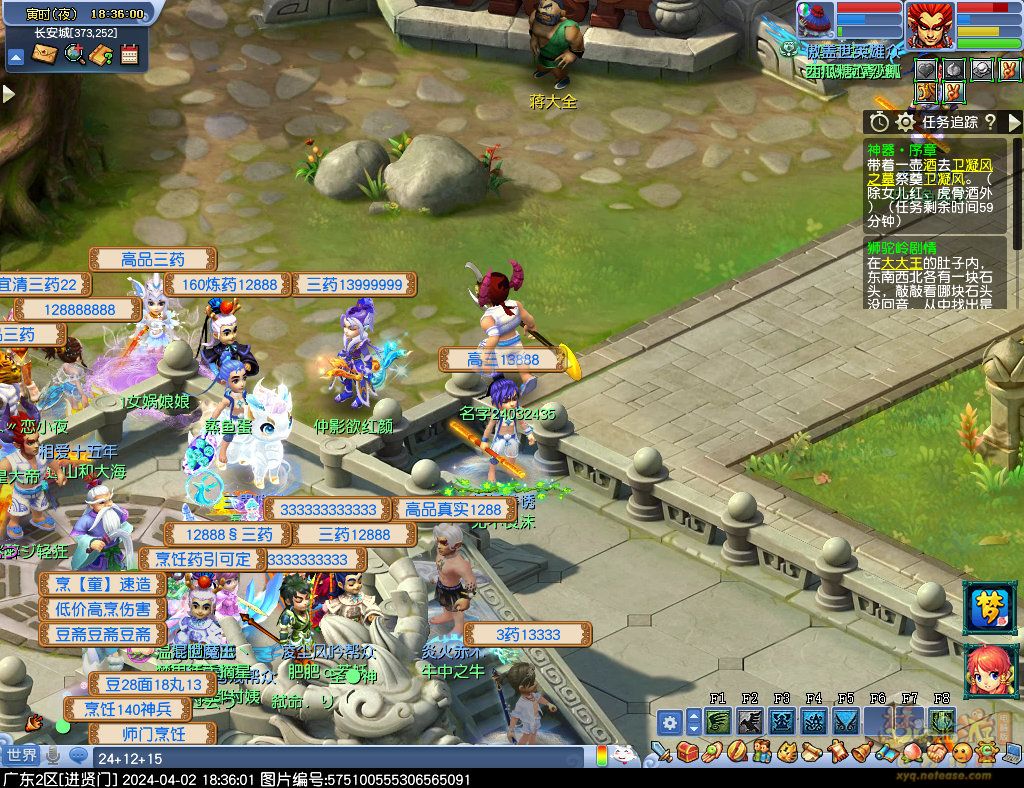1024x788 pixels.
Task: Open the 神器·序章 quest entry
Action: (895, 148)
